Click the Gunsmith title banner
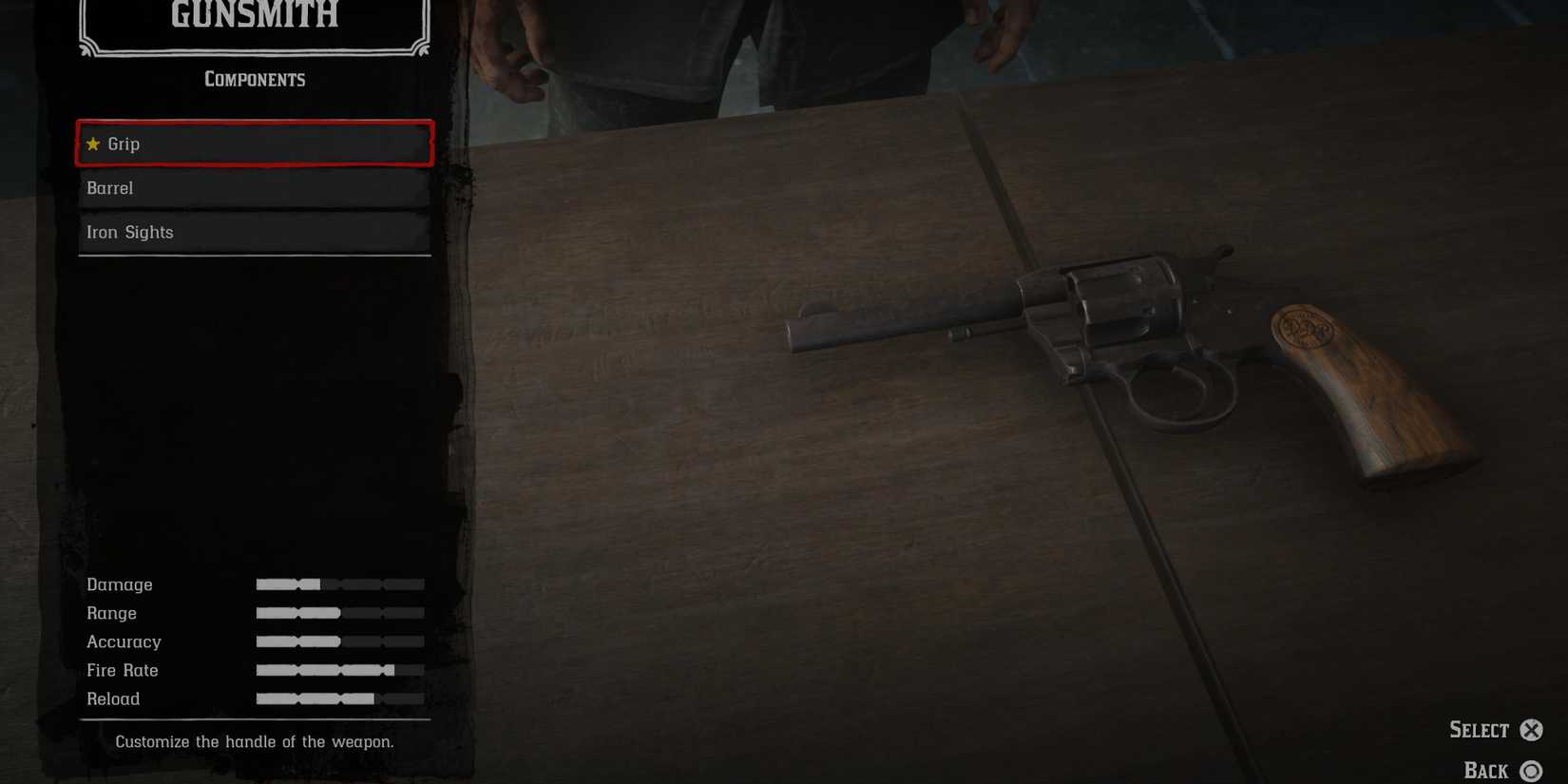Viewport: 1568px width, 784px height. coord(253,15)
